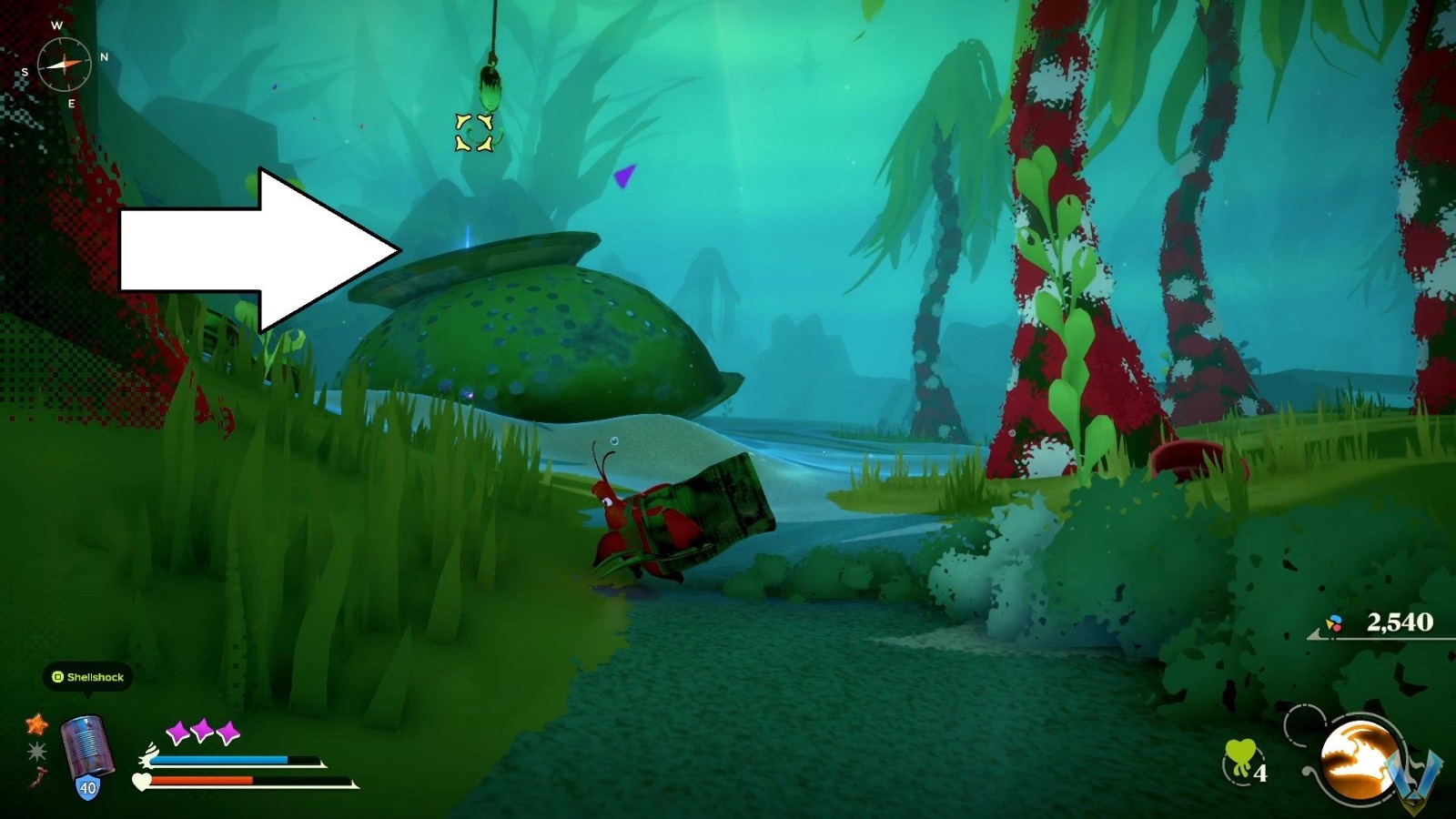The height and width of the screenshot is (819, 1456).
Task: Click the third purple adaptation star
Action: [227, 729]
